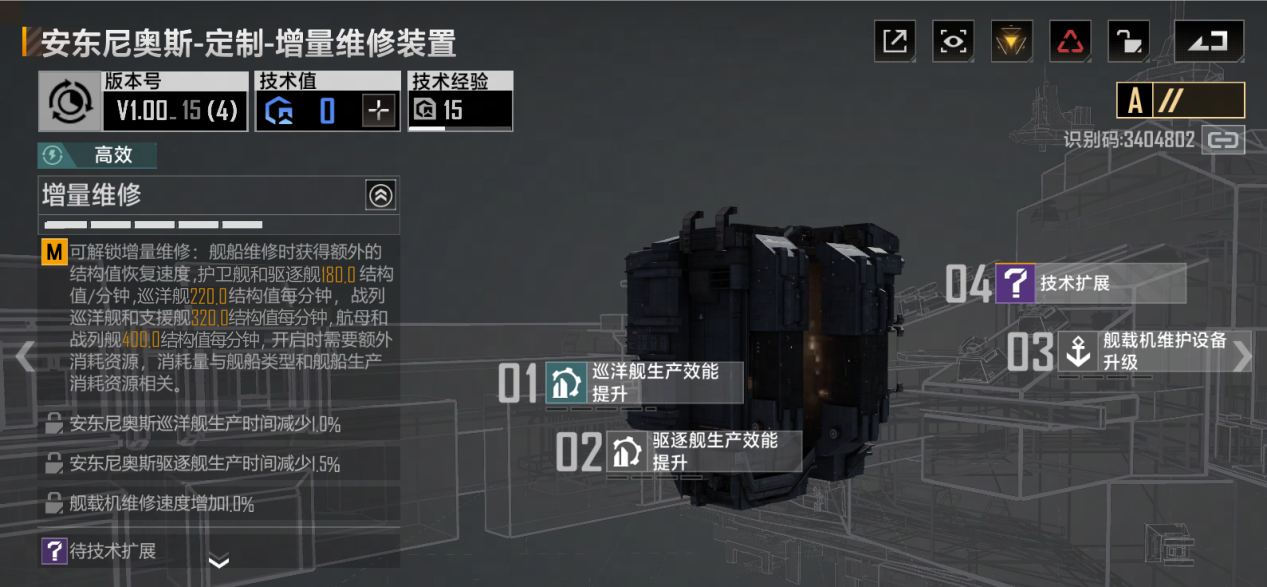Go back with the return arrow button

1209,41
